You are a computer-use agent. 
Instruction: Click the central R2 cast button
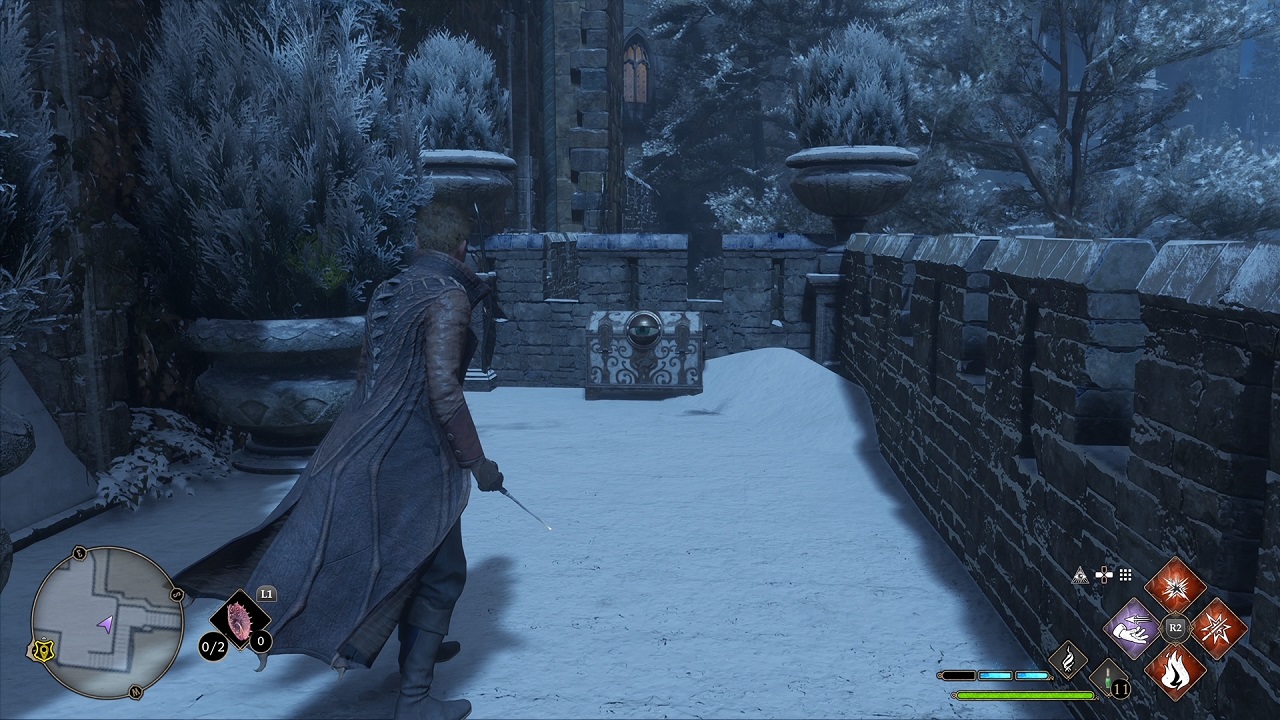(x=1176, y=627)
